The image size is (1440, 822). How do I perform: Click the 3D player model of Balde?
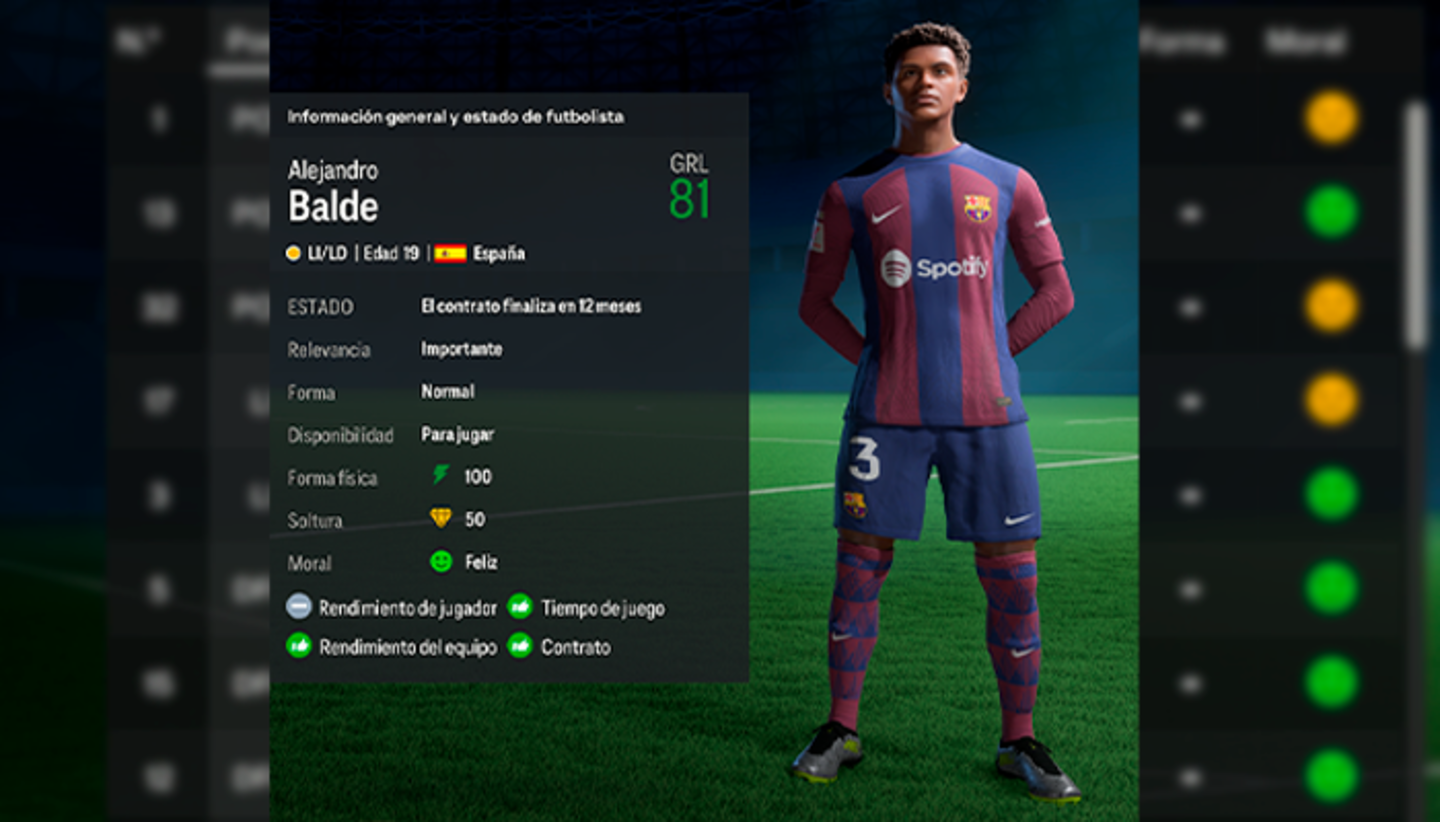tap(935, 400)
